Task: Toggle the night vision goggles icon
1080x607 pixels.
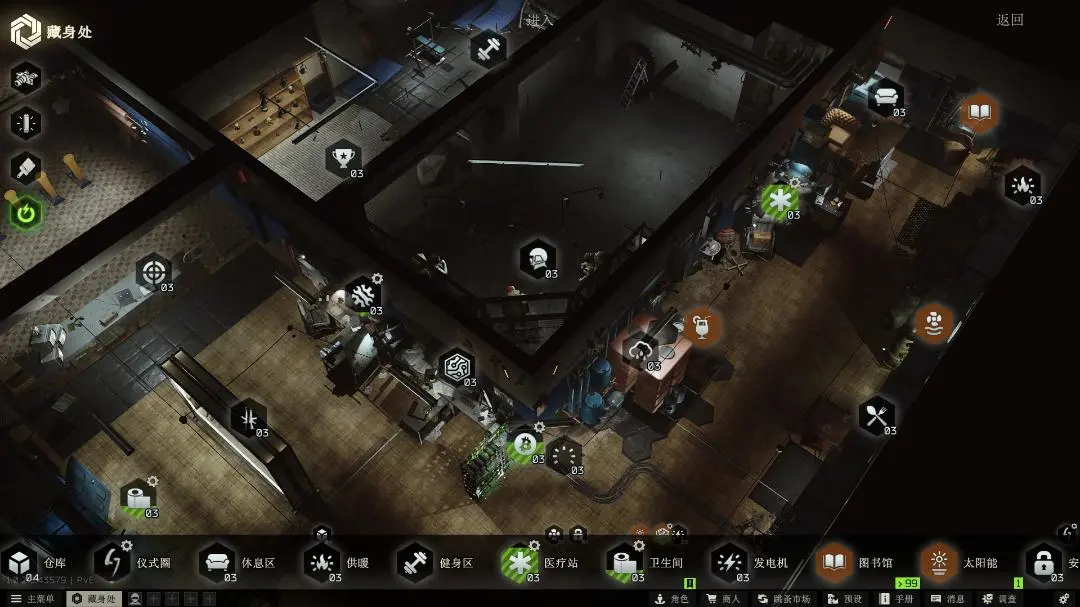Action: click(x=26, y=78)
